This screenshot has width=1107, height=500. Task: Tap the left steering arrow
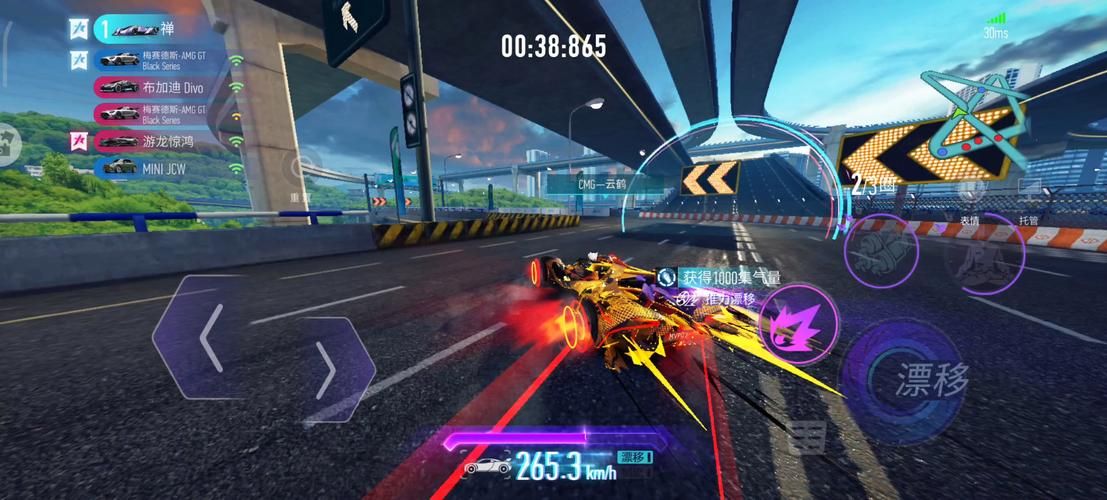[207, 339]
